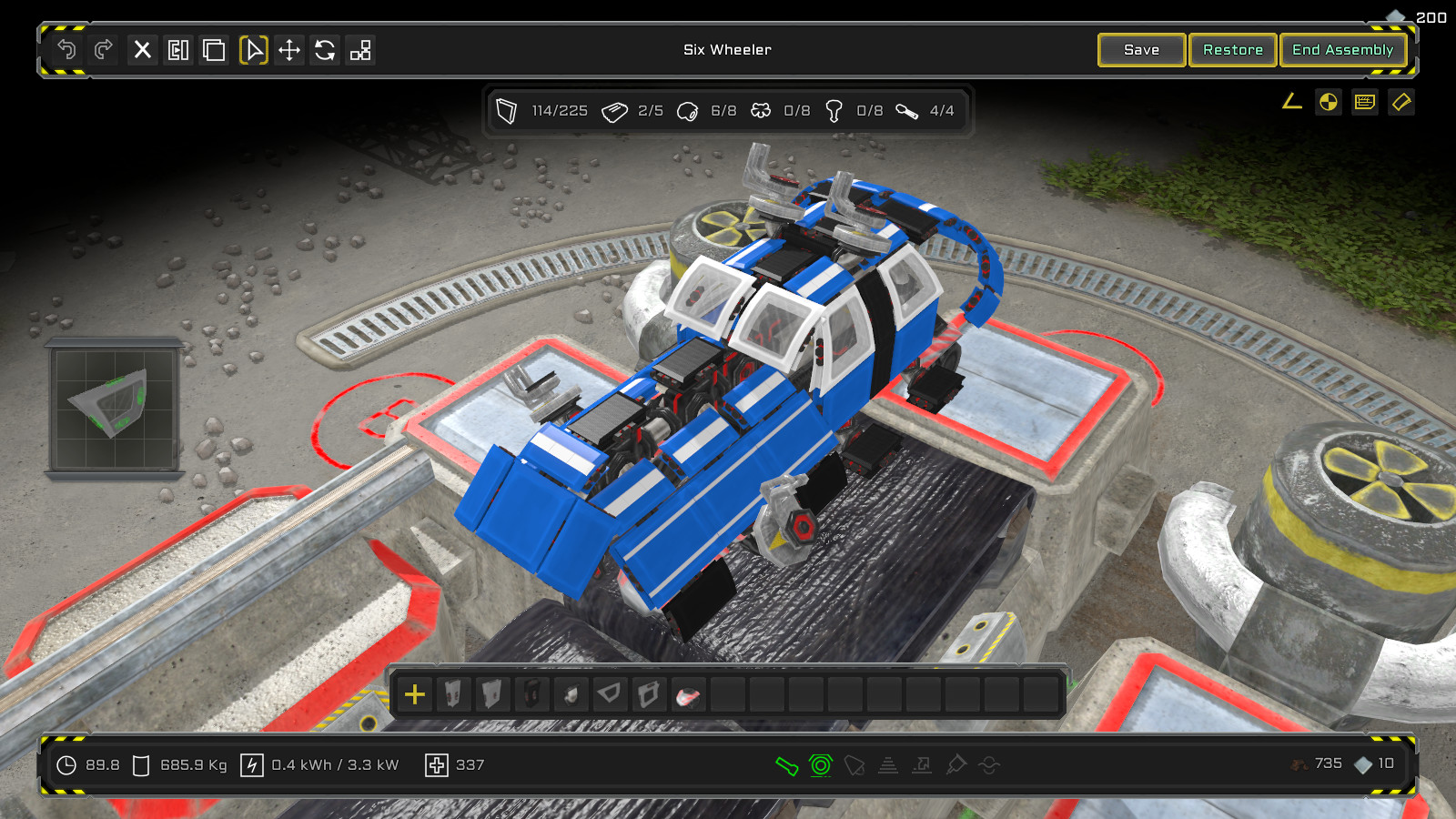The height and width of the screenshot is (819, 1456).
Task: Toggle the bolt connection indicator
Action: [x=821, y=764]
